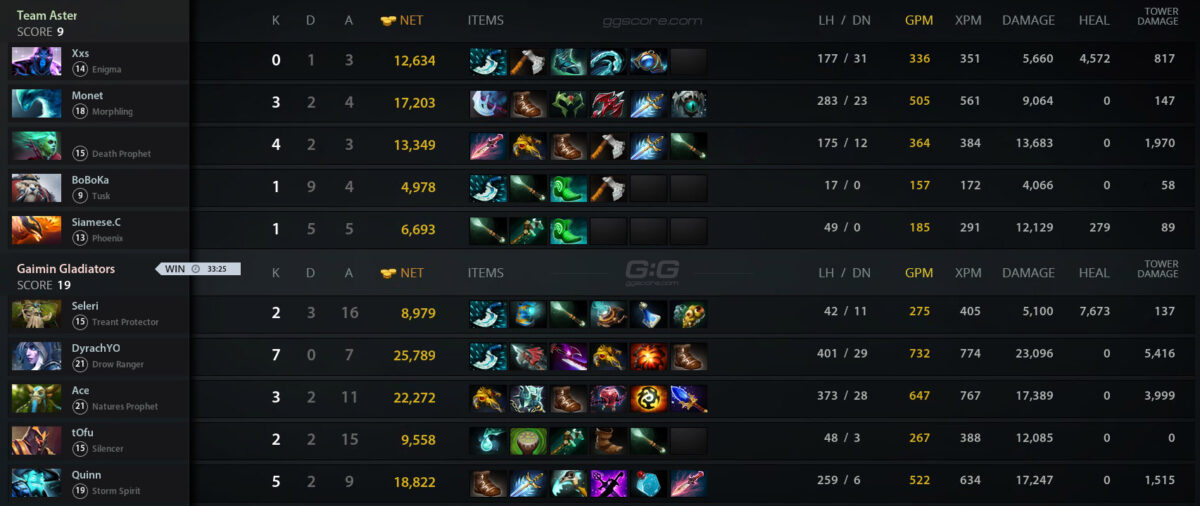This screenshot has width=1200, height=506.
Task: Inspect Morphling's Eye of Skadi item
Action: point(688,104)
